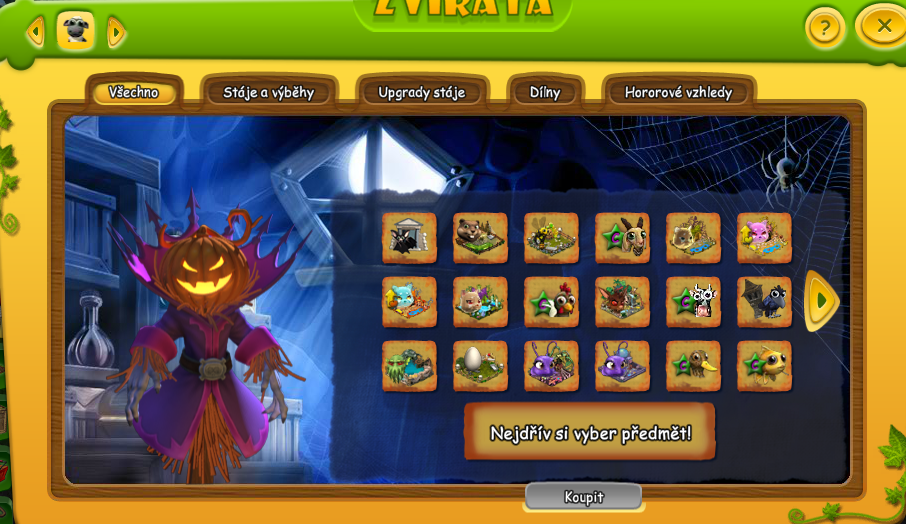This screenshot has width=906, height=524.
Task: Open the question mark help
Action: [824, 28]
